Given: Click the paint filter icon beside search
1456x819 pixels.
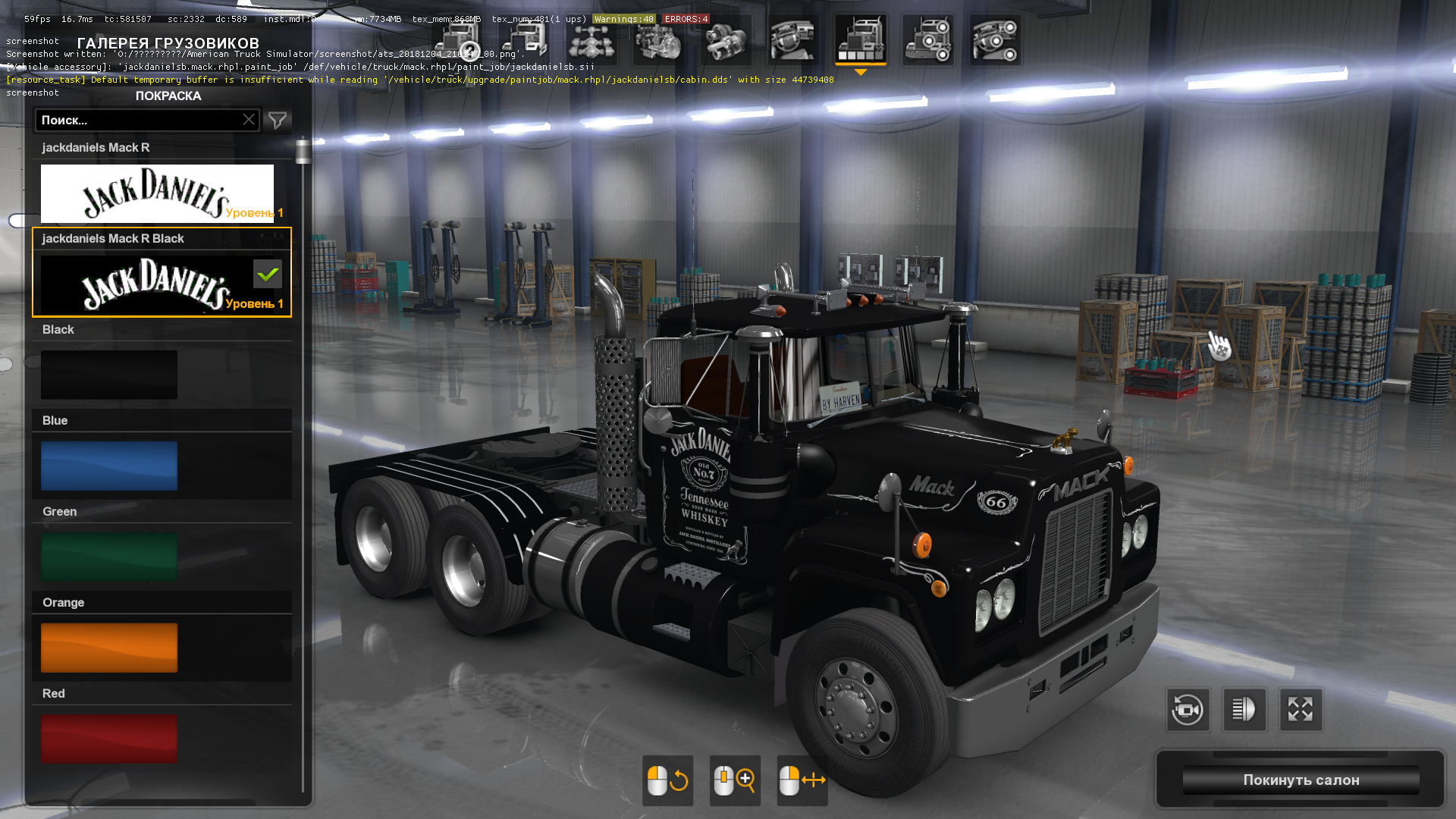Looking at the screenshot, I should [277, 120].
